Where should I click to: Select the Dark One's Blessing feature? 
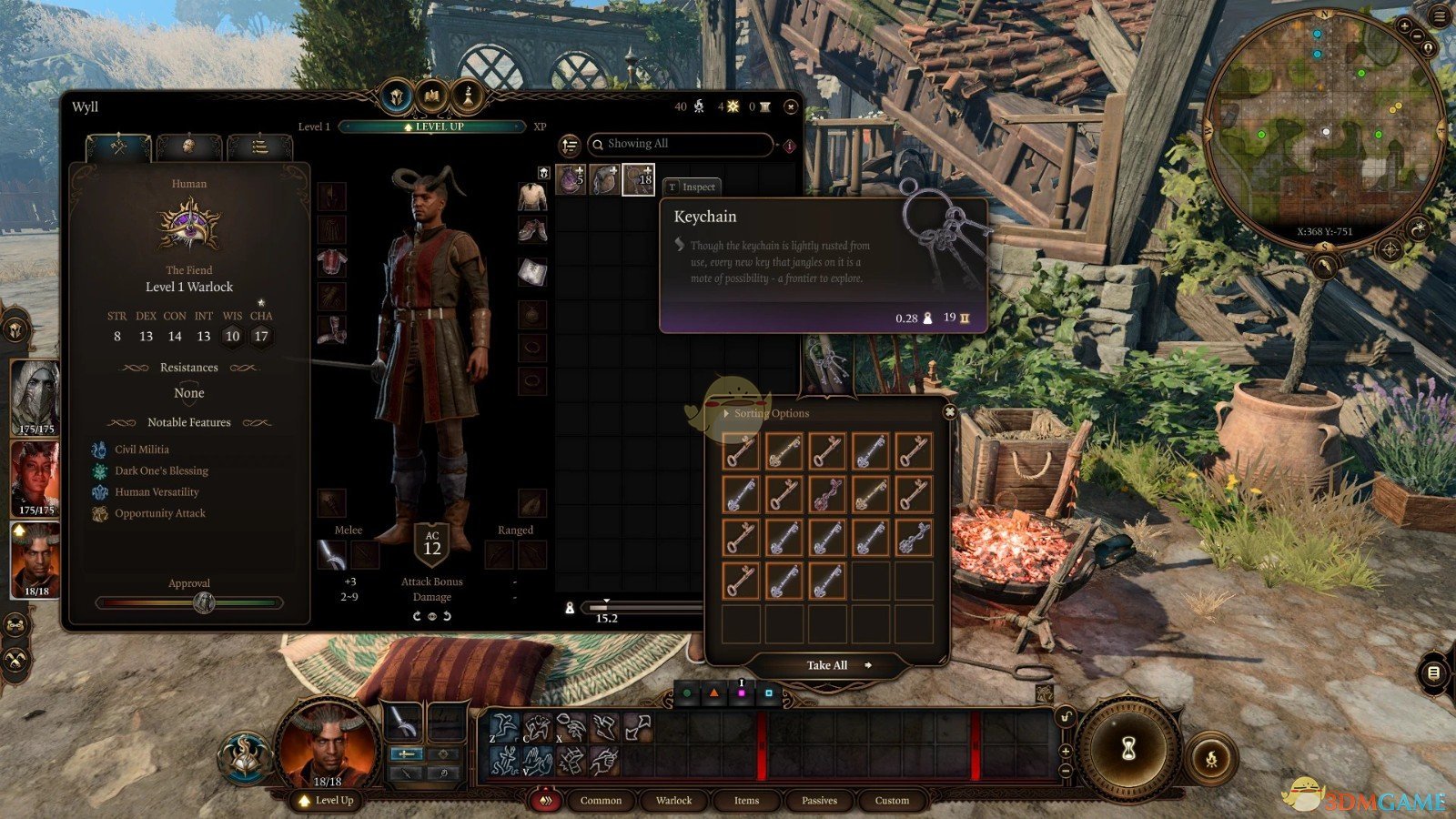pyautogui.click(x=161, y=470)
